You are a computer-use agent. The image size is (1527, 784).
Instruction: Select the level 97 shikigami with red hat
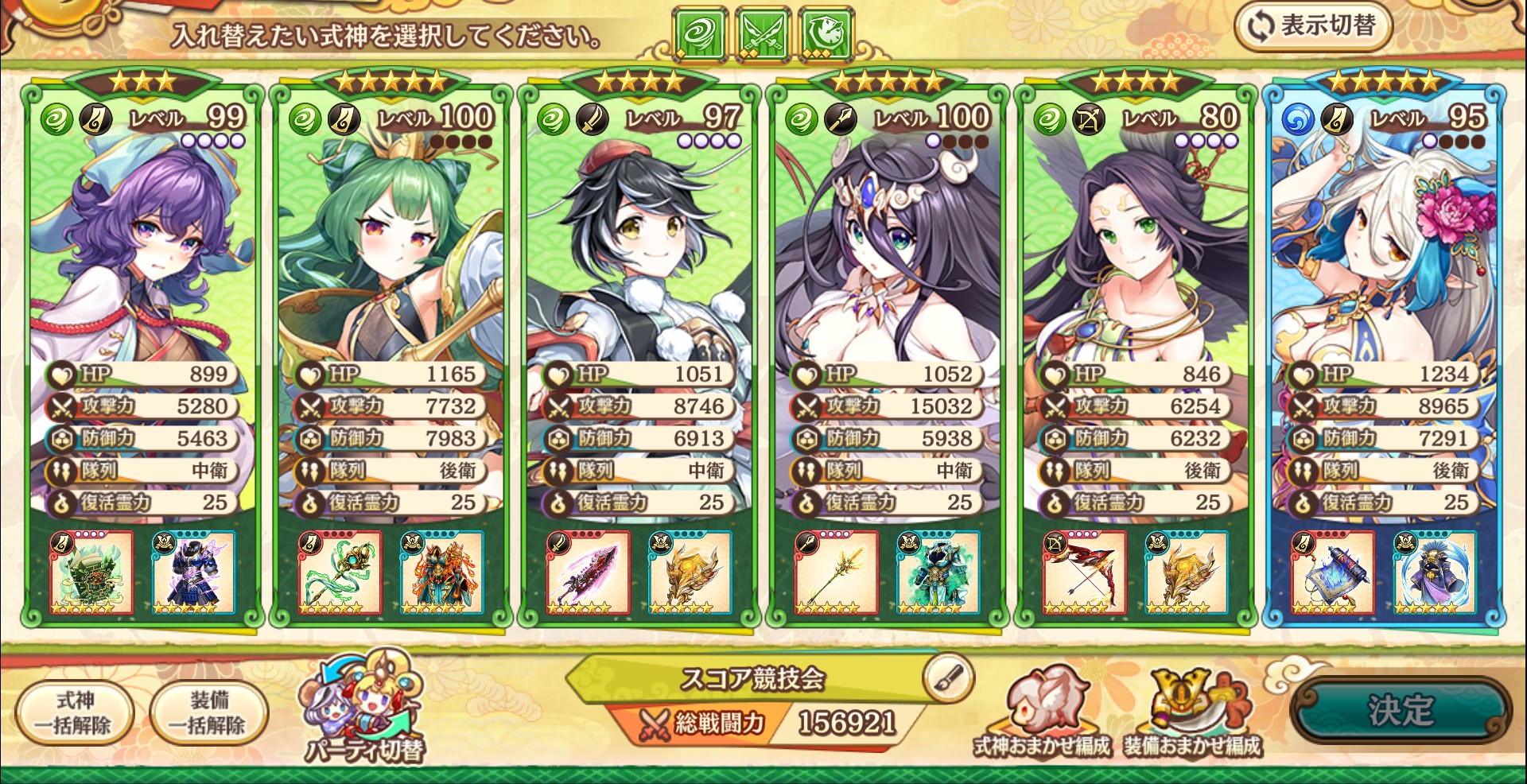pos(638,262)
